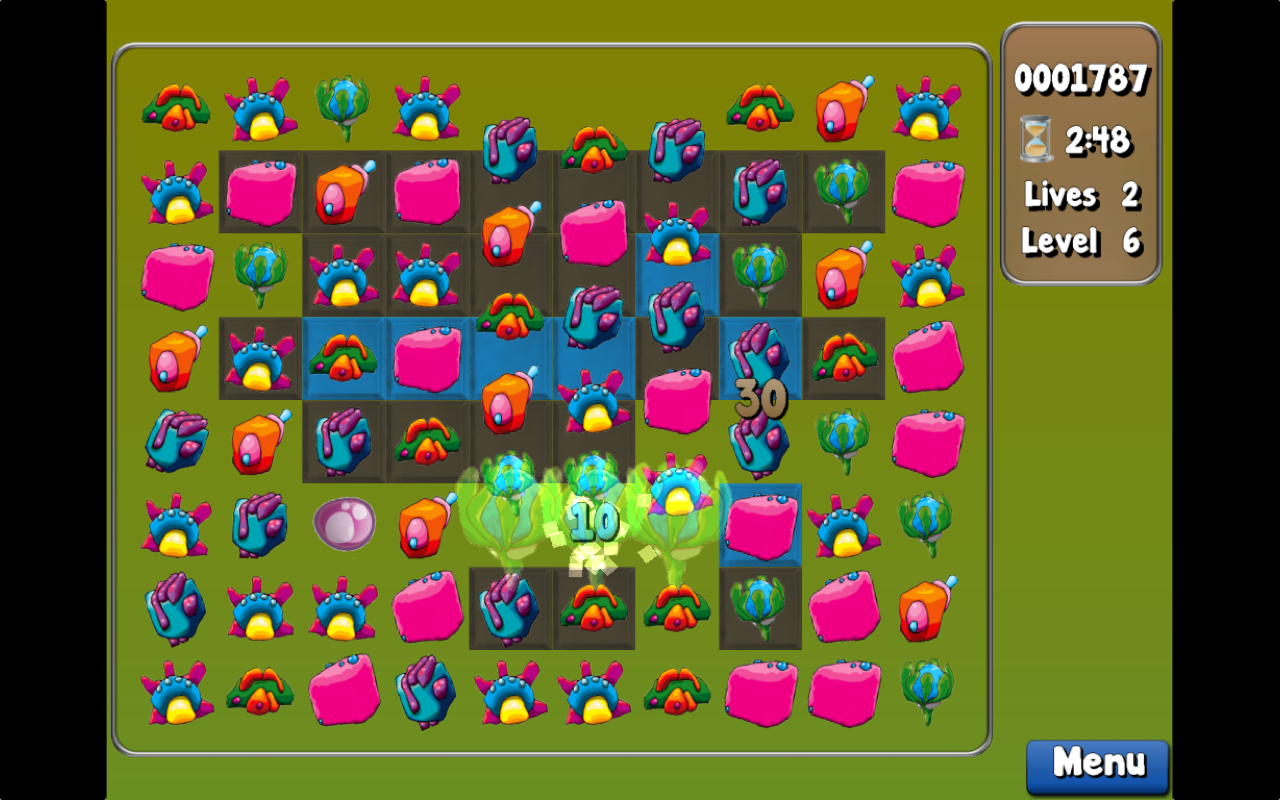
Task: Select the artichoke piece on the right edge
Action: pyautogui.click(x=926, y=521)
